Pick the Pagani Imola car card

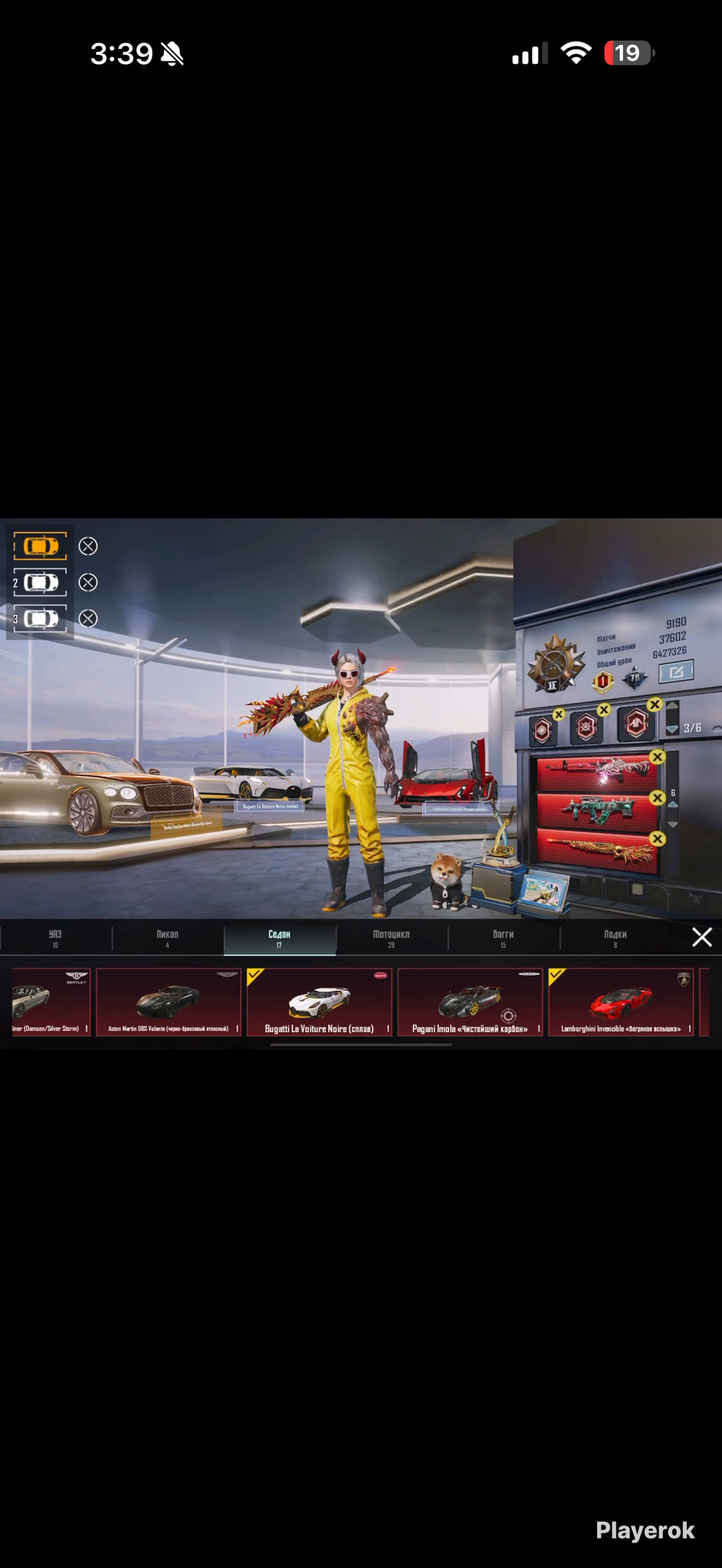(x=470, y=1002)
